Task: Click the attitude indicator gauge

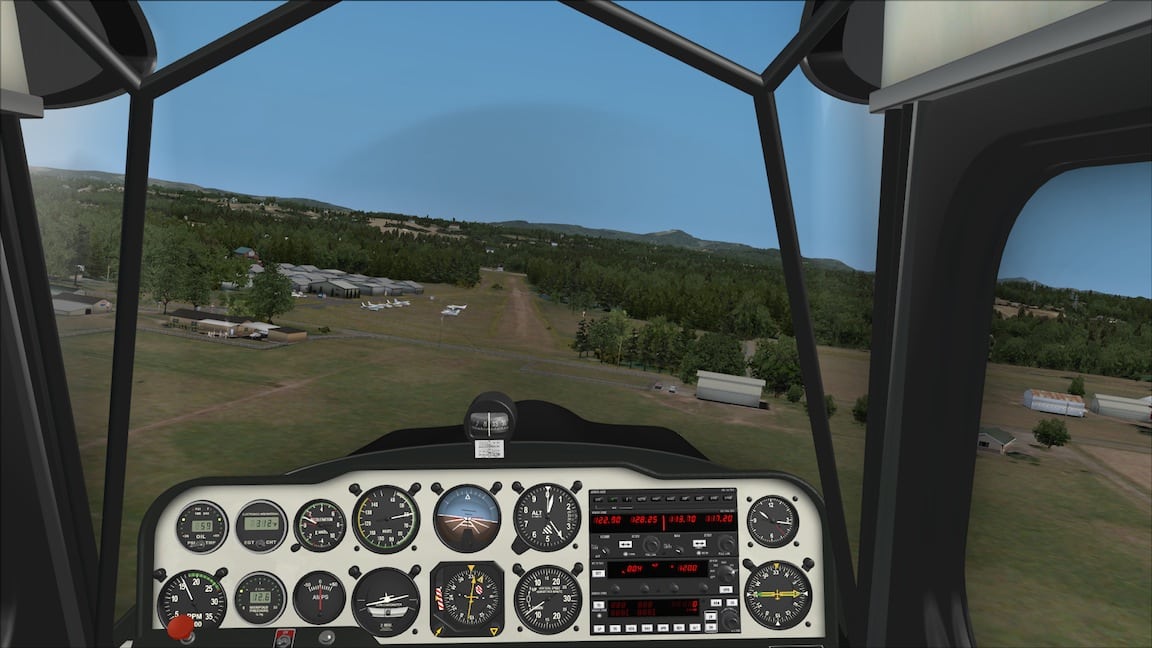Action: [467, 517]
